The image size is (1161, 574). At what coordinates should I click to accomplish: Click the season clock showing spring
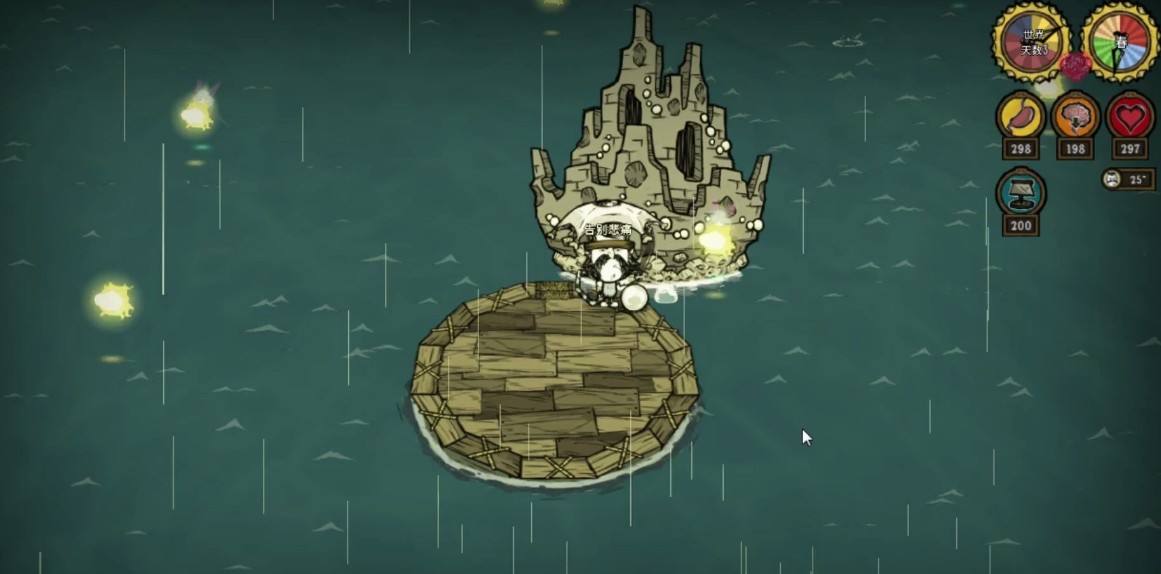point(1120,41)
